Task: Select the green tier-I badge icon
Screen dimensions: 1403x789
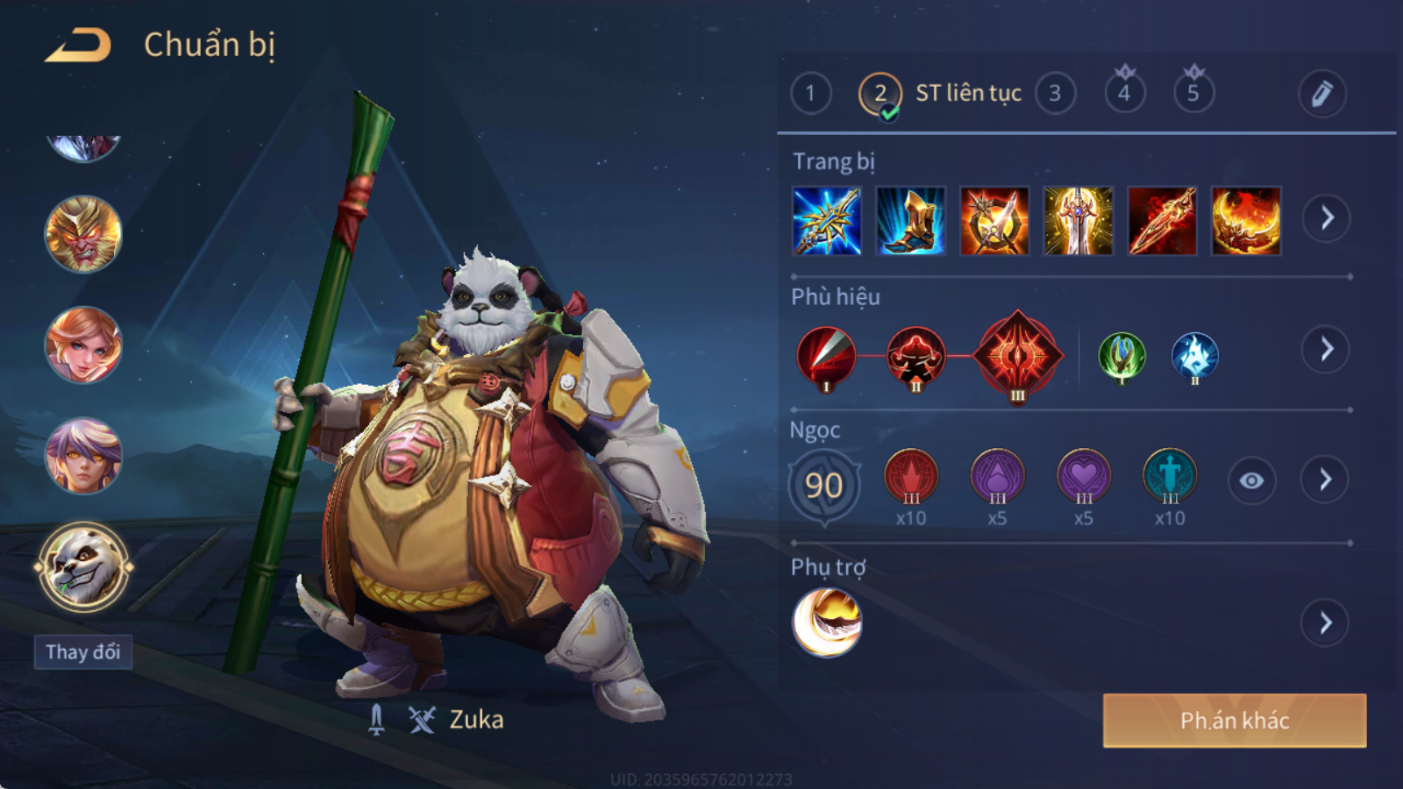Action: tap(1122, 357)
